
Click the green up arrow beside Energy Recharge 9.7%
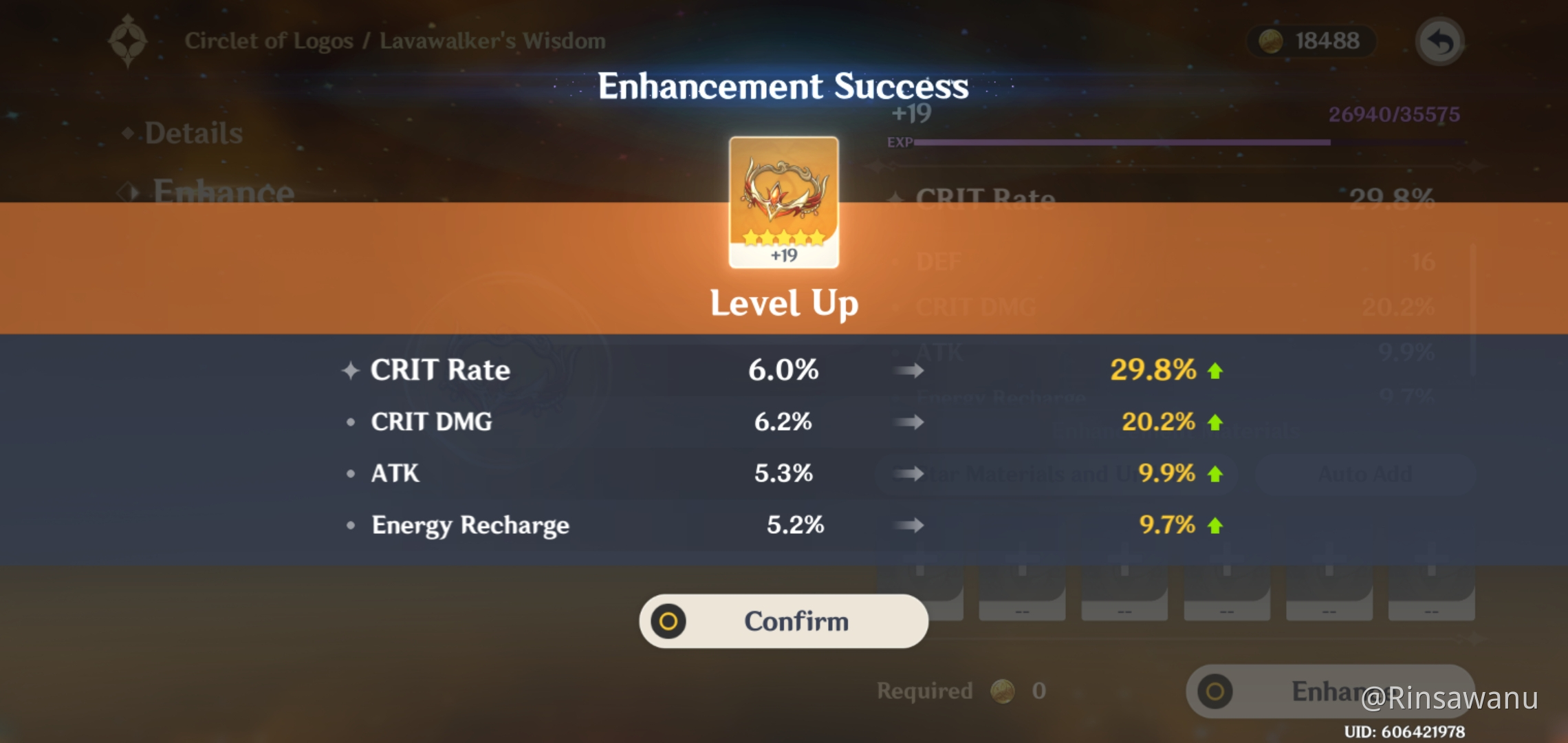click(1215, 525)
